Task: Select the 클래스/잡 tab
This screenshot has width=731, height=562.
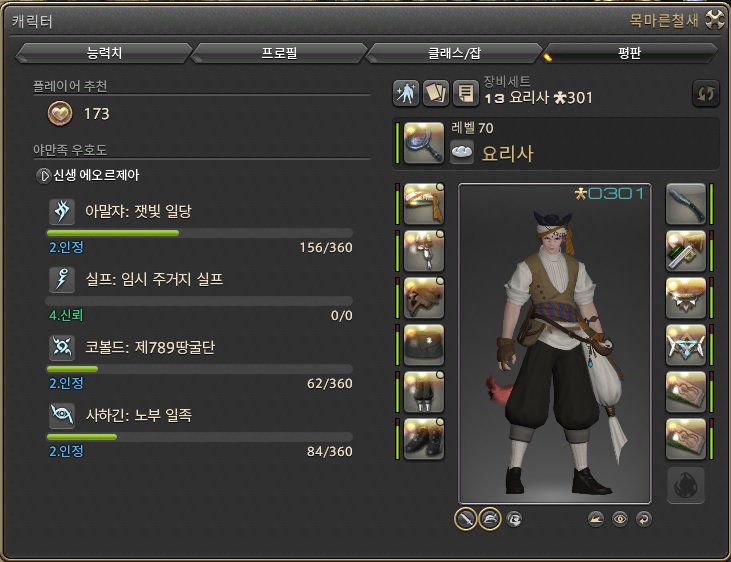Action: click(455, 52)
